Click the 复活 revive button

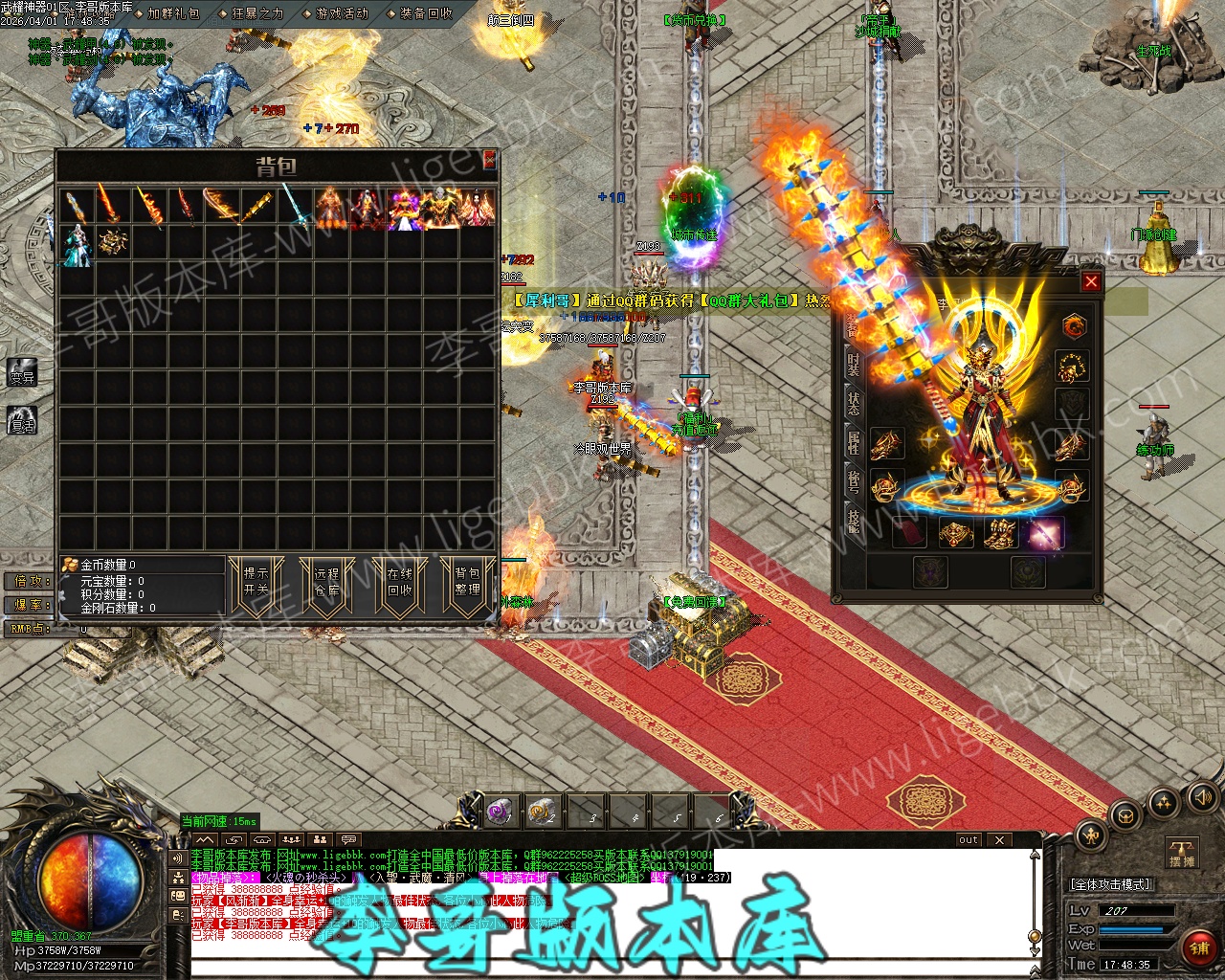[21, 419]
